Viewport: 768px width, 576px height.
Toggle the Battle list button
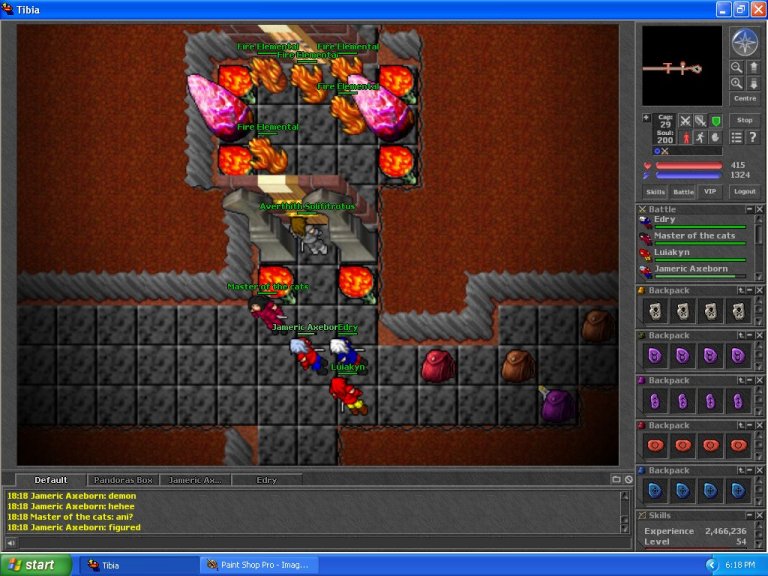pos(682,191)
